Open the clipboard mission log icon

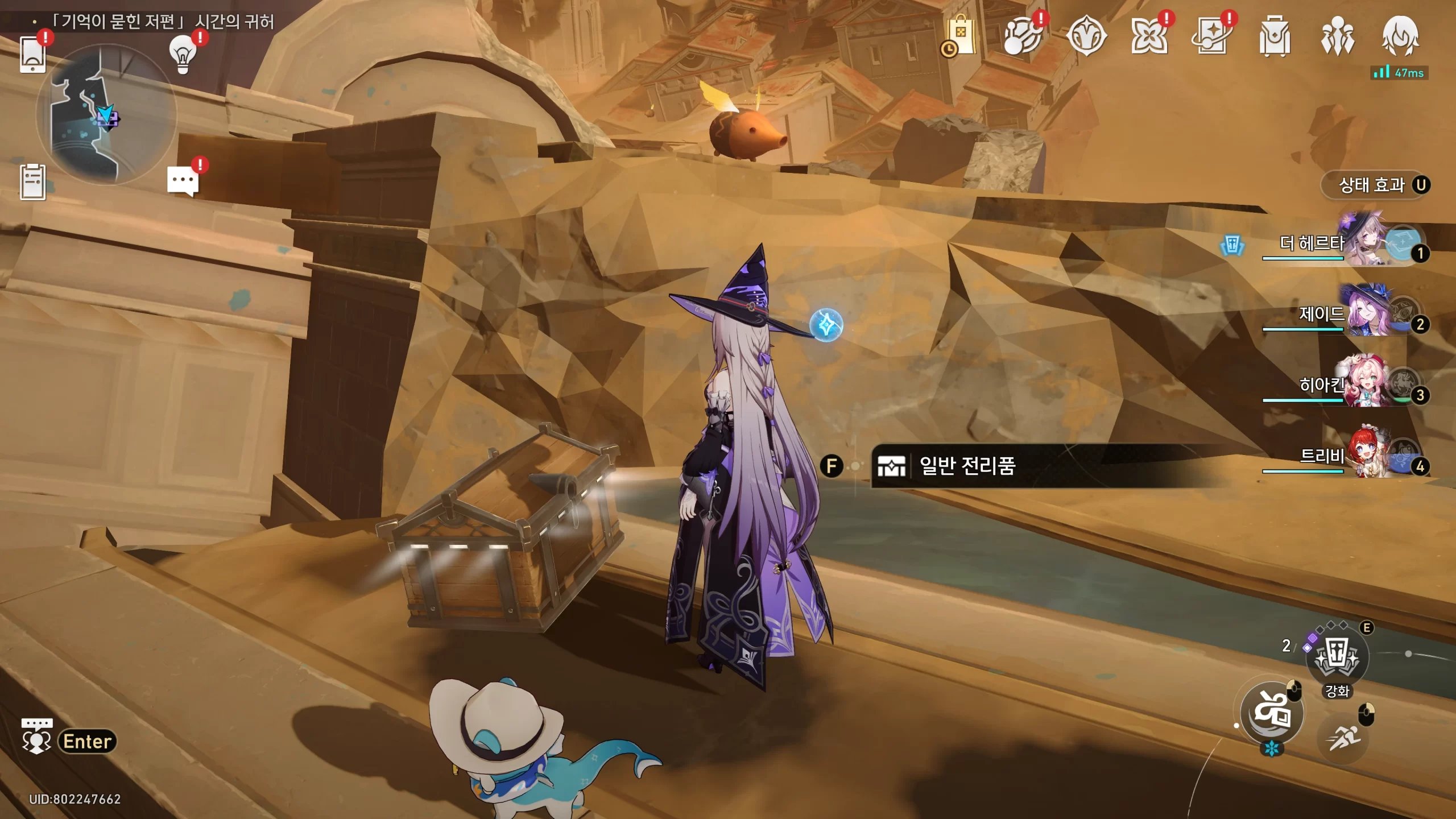[32, 182]
